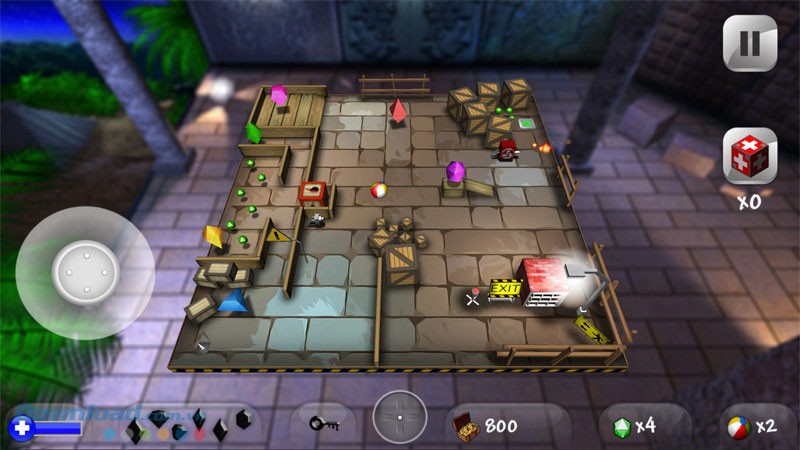Image resolution: width=800 pixels, height=450 pixels.
Task: Tap the virtual joystick pad
Action: click(x=84, y=272)
